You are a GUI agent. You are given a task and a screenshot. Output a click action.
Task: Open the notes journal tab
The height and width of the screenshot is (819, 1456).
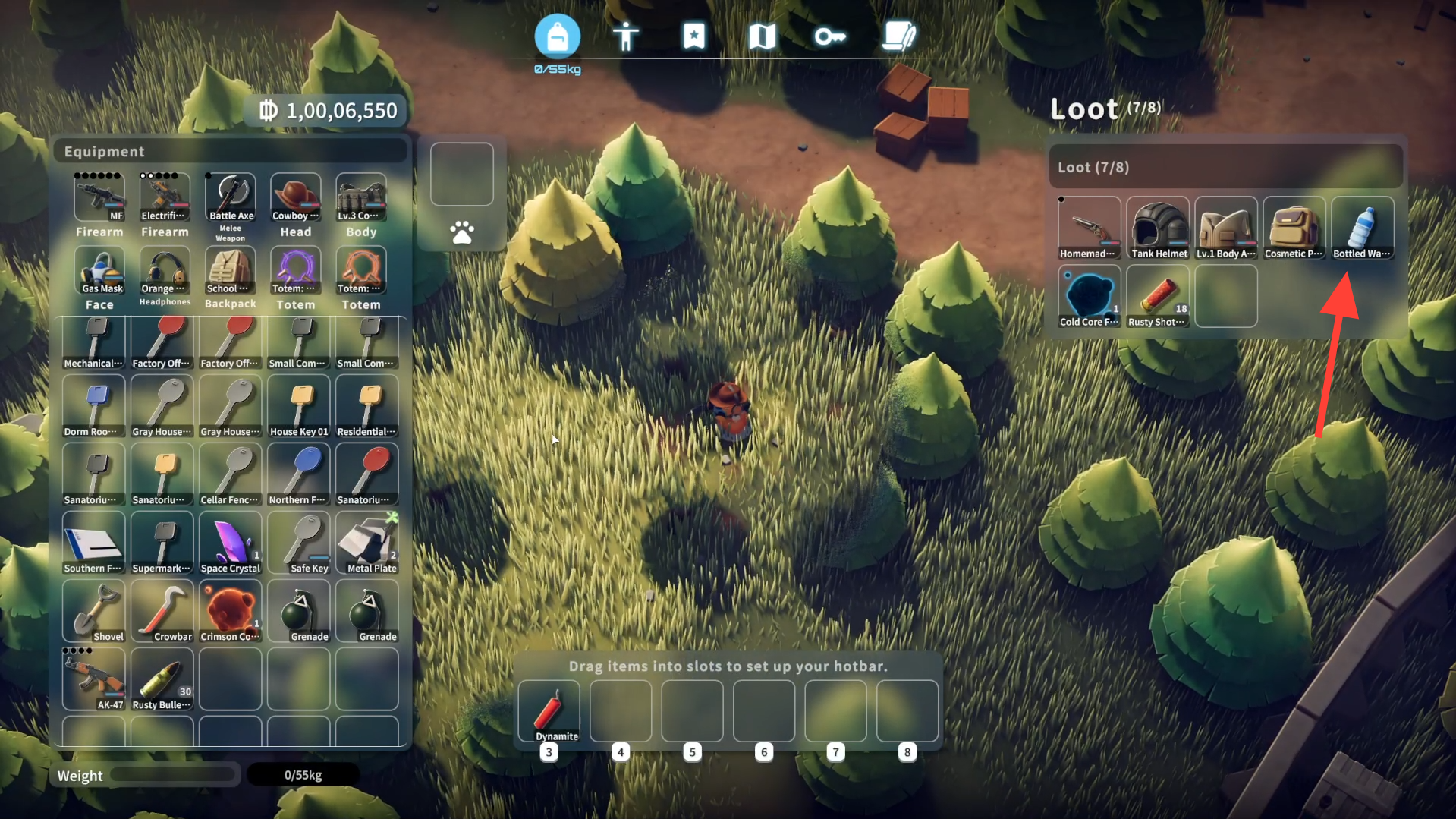tap(899, 36)
